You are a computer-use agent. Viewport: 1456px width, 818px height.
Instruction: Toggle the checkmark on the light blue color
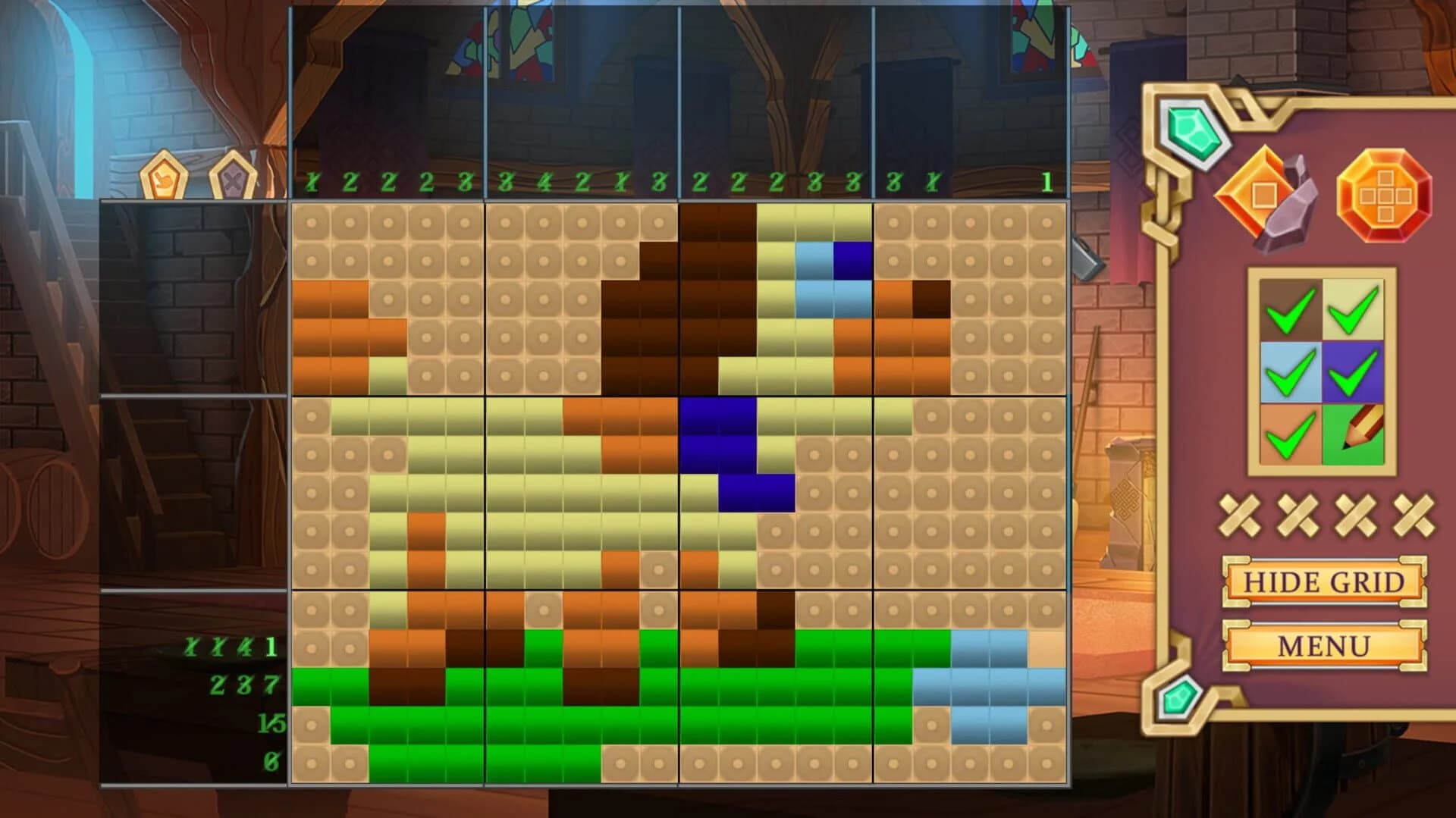click(x=1289, y=371)
